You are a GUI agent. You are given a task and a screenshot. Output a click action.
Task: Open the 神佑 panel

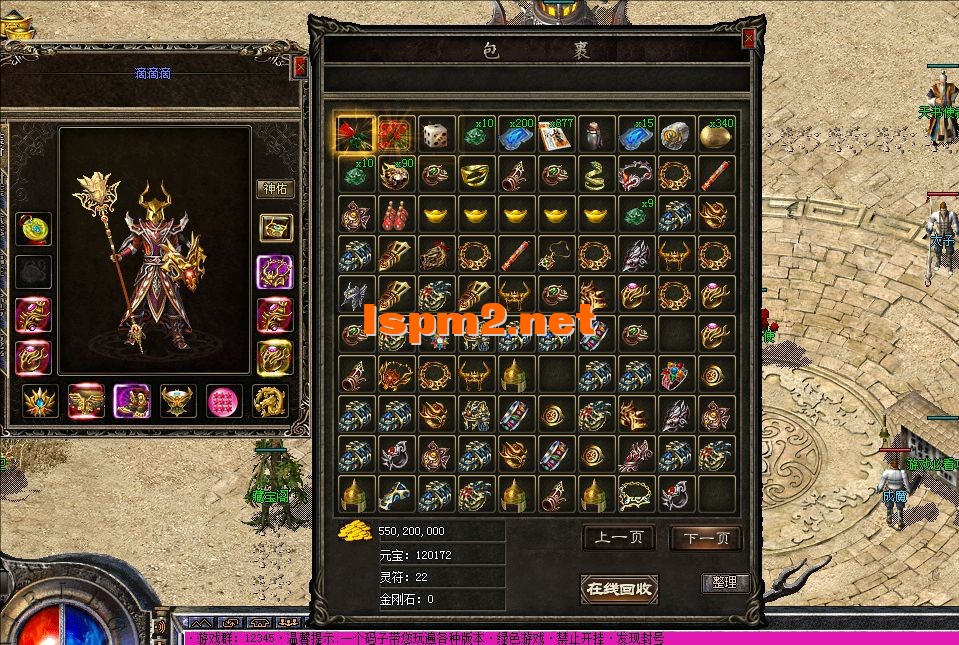click(275, 188)
